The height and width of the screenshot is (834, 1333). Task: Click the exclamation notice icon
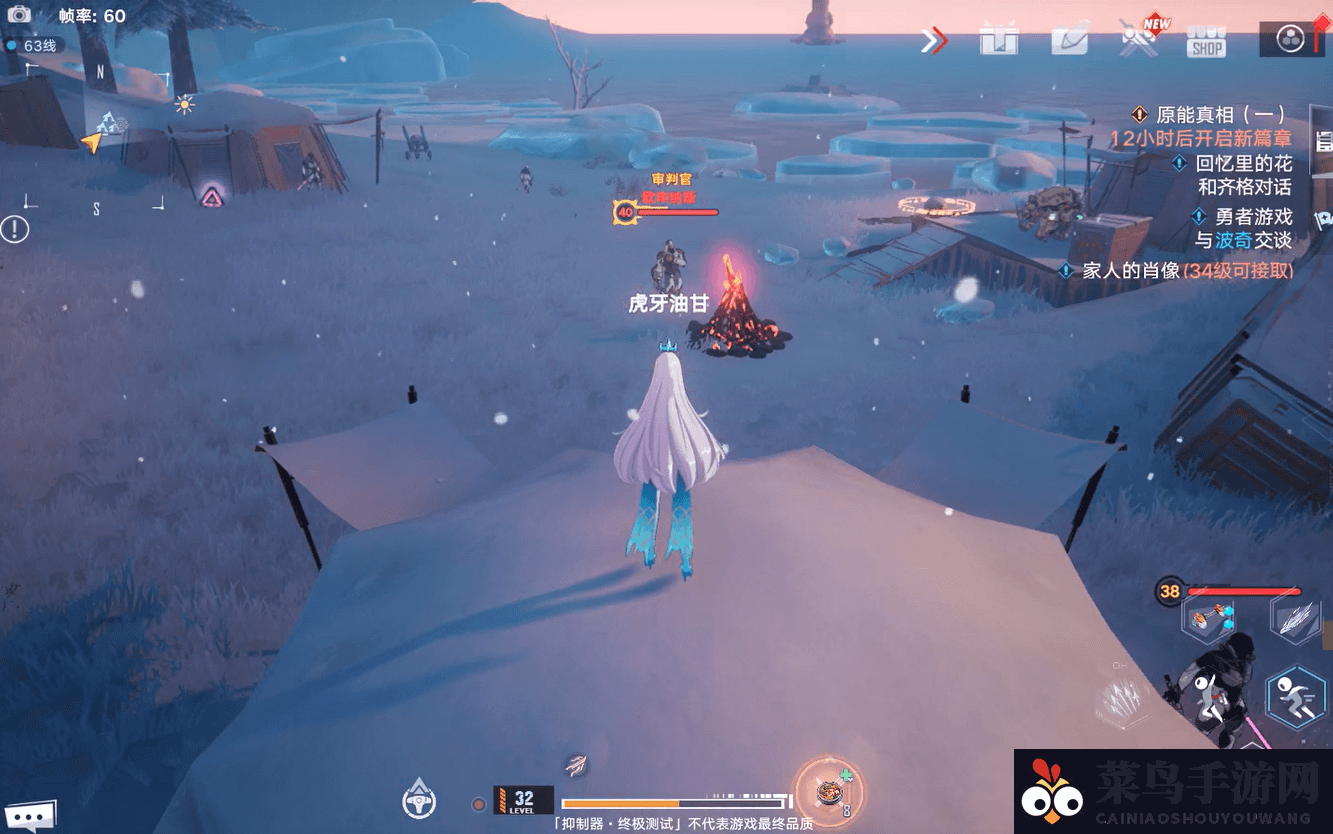tap(15, 229)
